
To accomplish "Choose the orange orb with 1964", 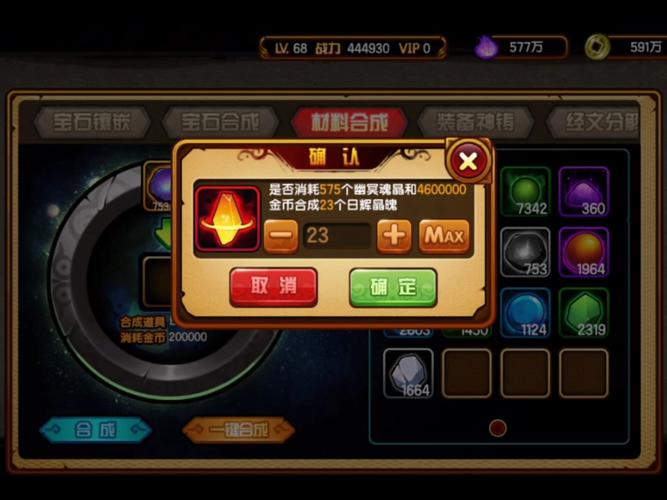I will (583, 252).
